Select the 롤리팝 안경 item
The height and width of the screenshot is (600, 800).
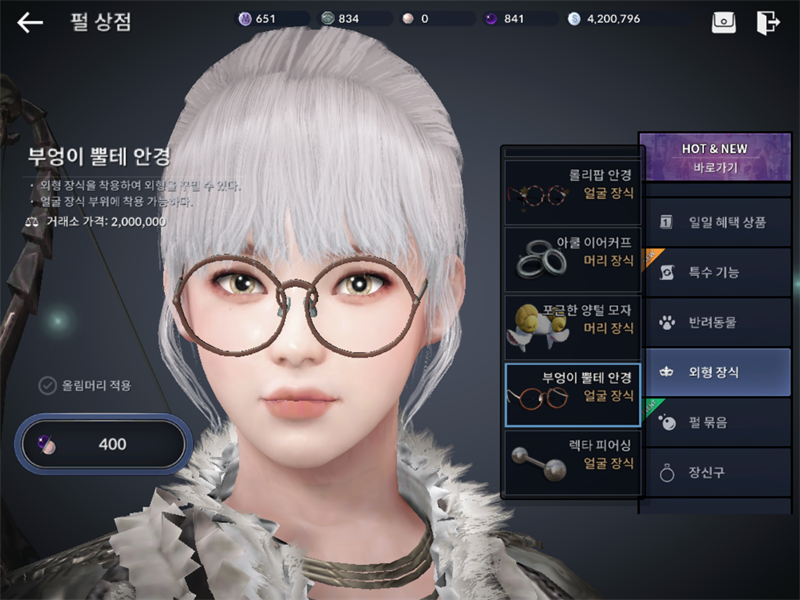[572, 190]
